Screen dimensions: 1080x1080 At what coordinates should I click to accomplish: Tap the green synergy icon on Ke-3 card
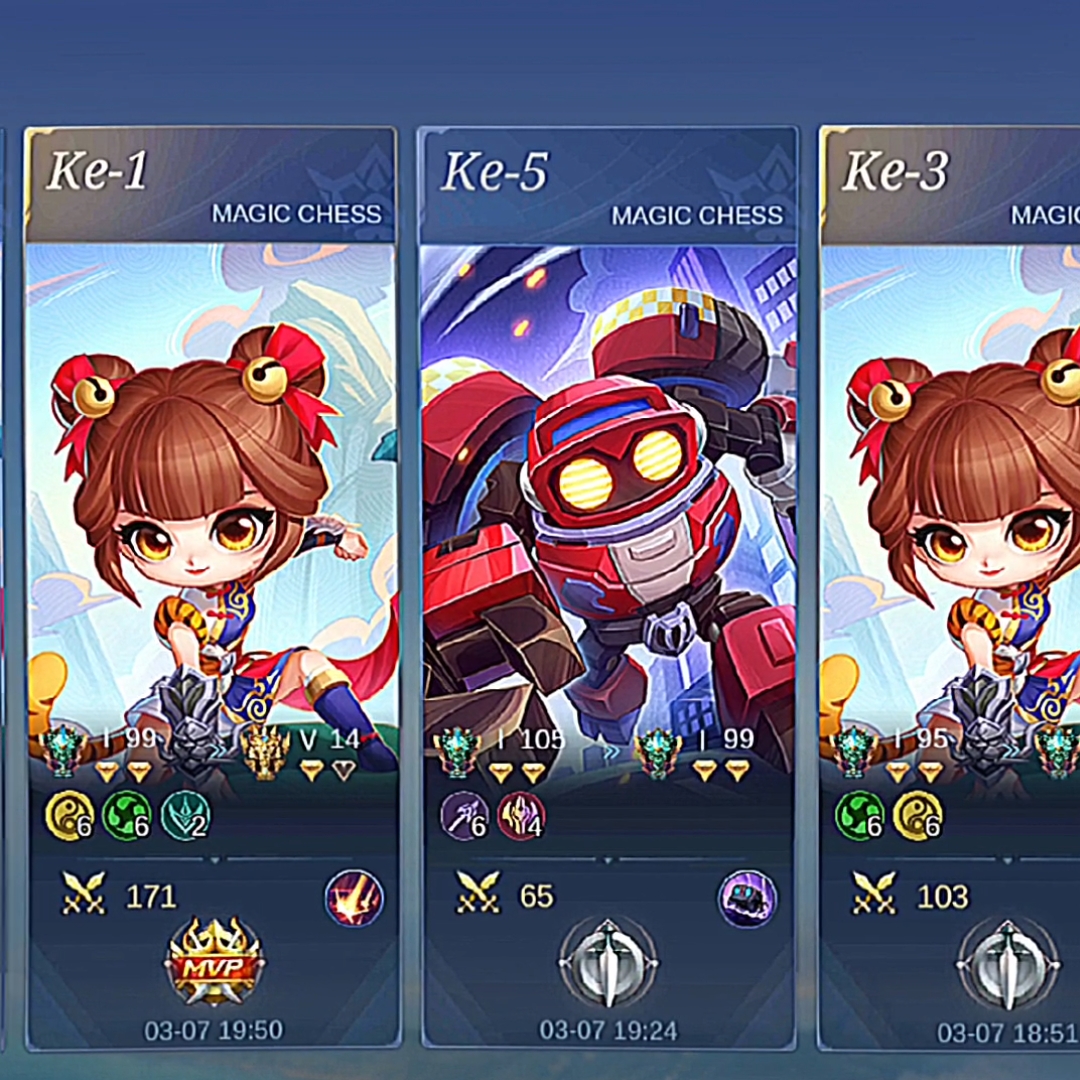point(860,815)
